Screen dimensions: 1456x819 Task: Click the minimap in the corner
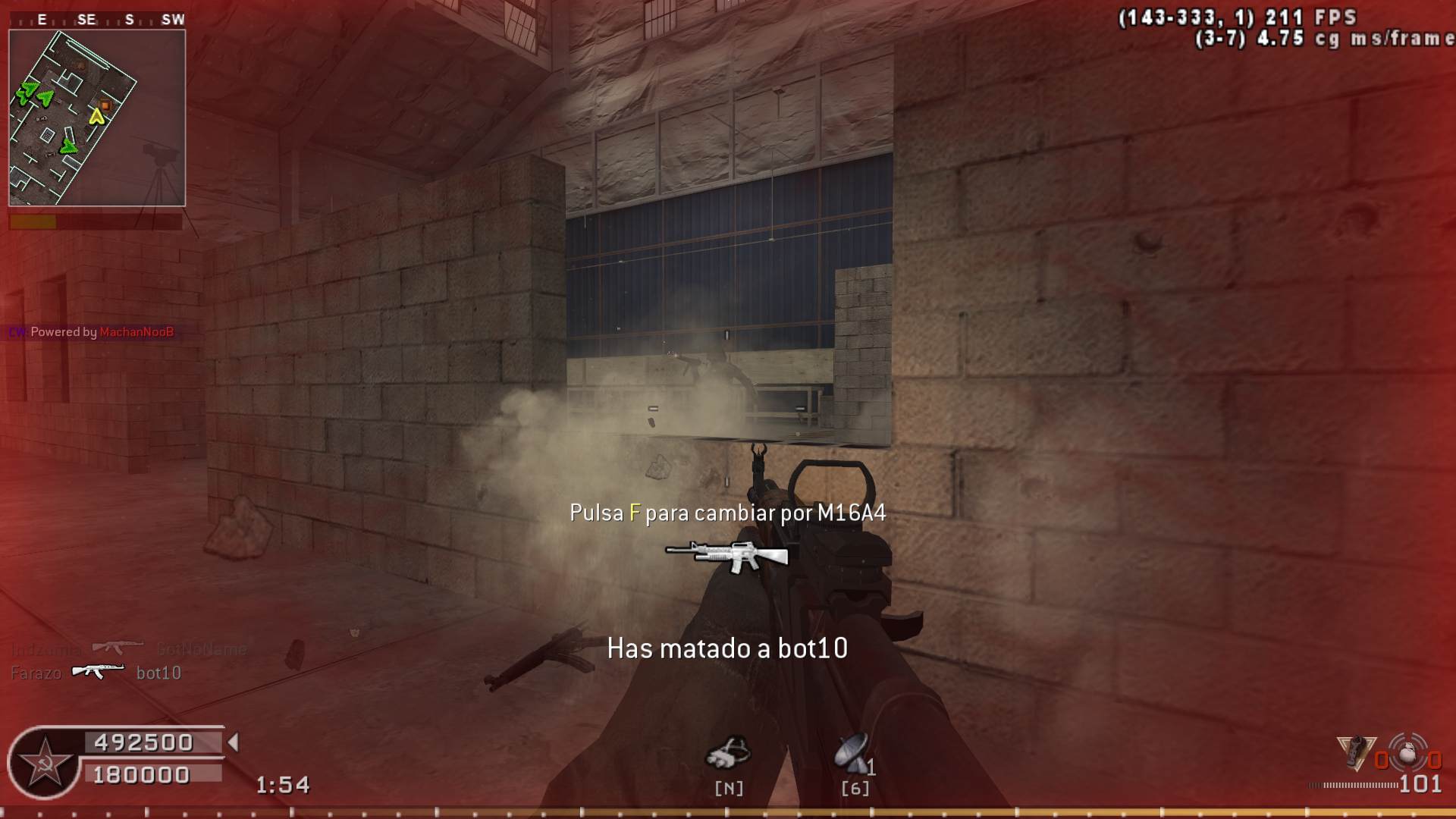click(x=97, y=118)
